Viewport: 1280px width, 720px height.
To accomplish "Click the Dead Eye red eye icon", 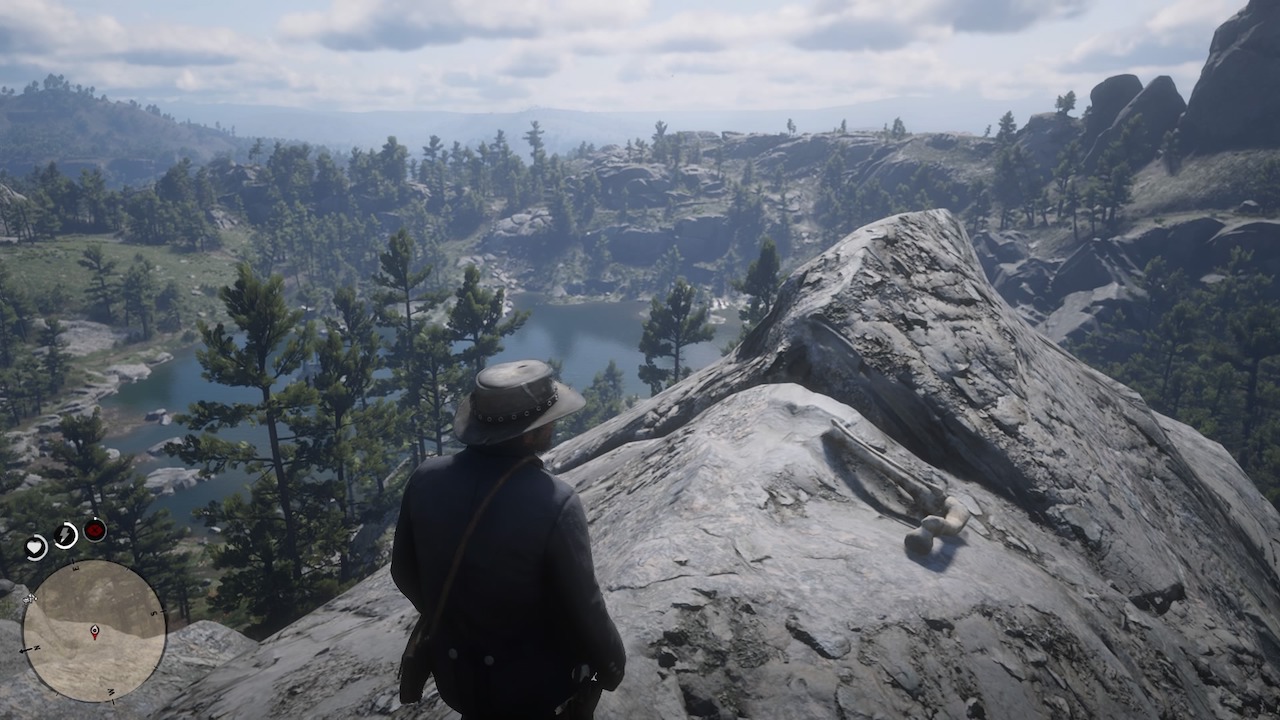I will pyautogui.click(x=94, y=529).
